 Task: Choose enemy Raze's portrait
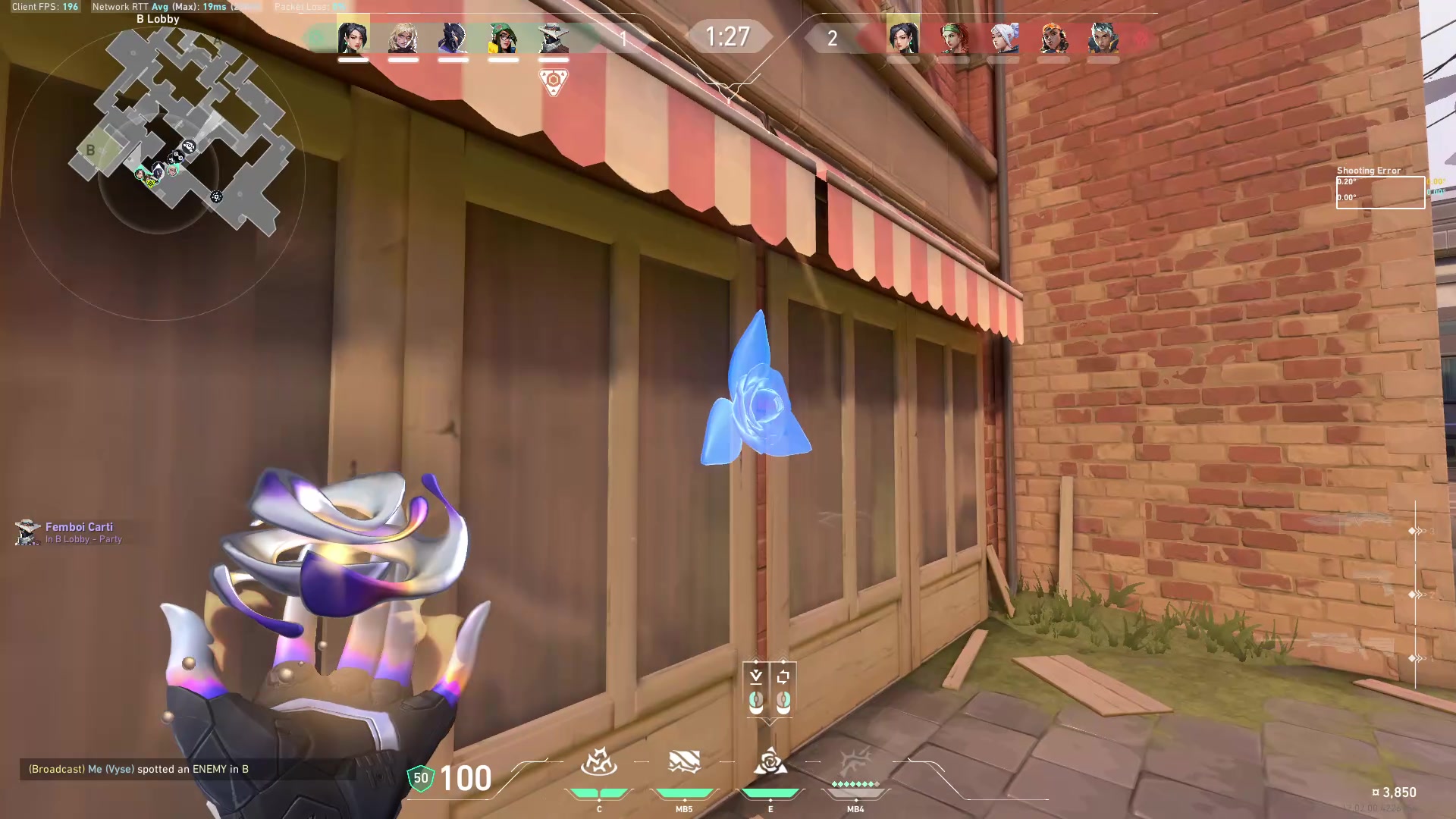click(x=1053, y=37)
